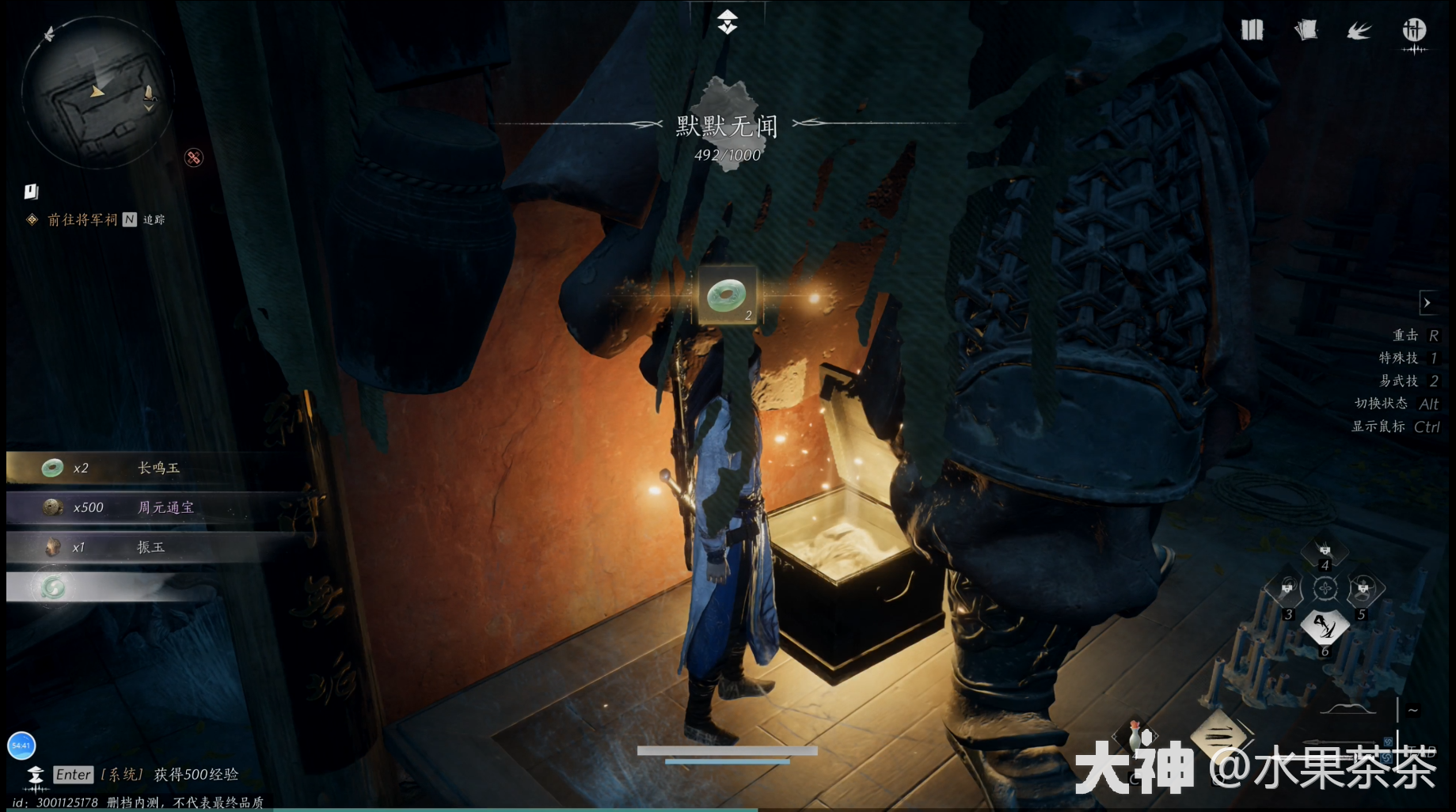This screenshot has width=1456, height=812.
Task: Open the stacked cards icon menu
Action: (1306, 31)
